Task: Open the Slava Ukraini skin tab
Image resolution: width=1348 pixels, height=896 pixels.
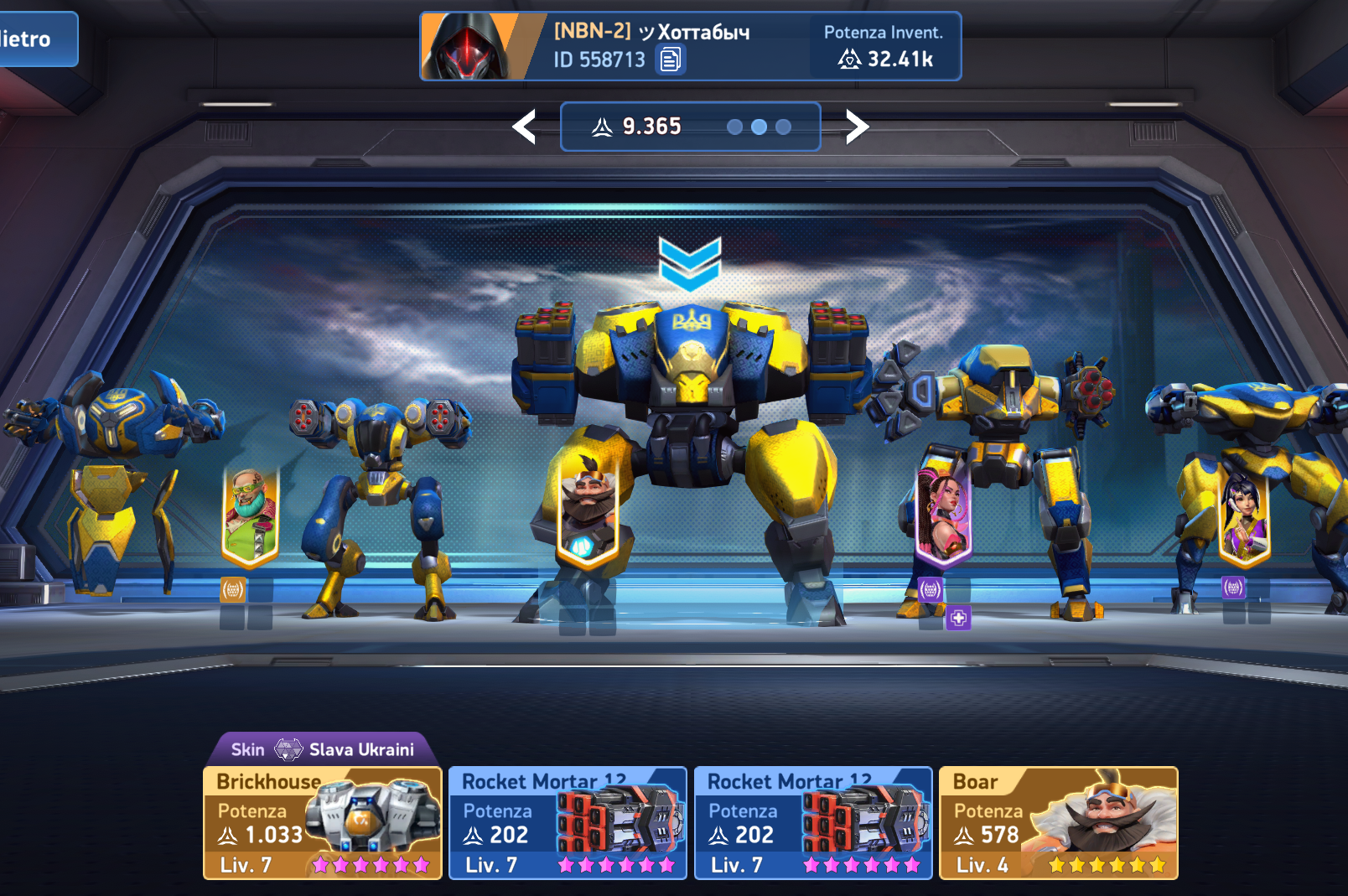Action: coord(324,749)
